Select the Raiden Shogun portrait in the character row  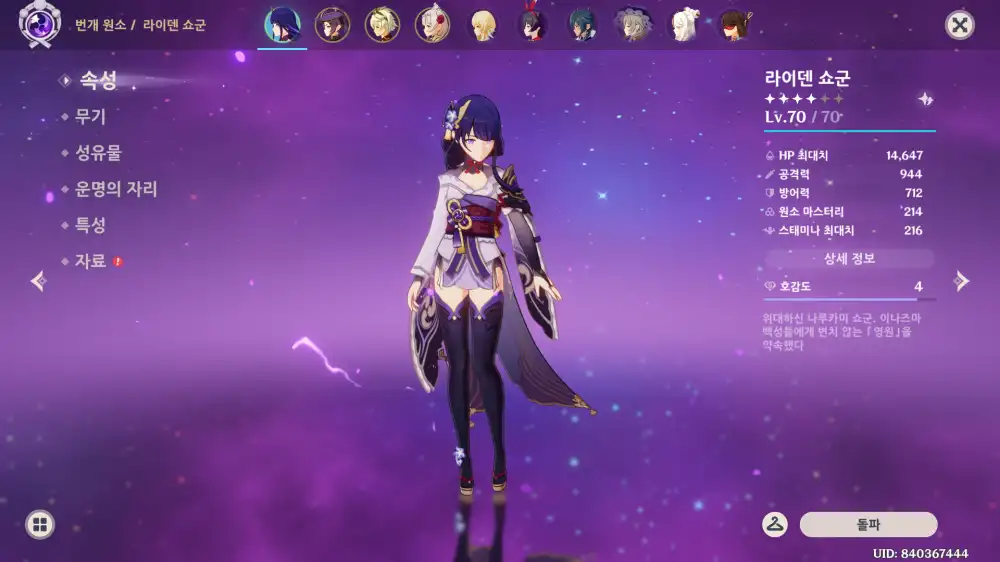pyautogui.click(x=282, y=25)
